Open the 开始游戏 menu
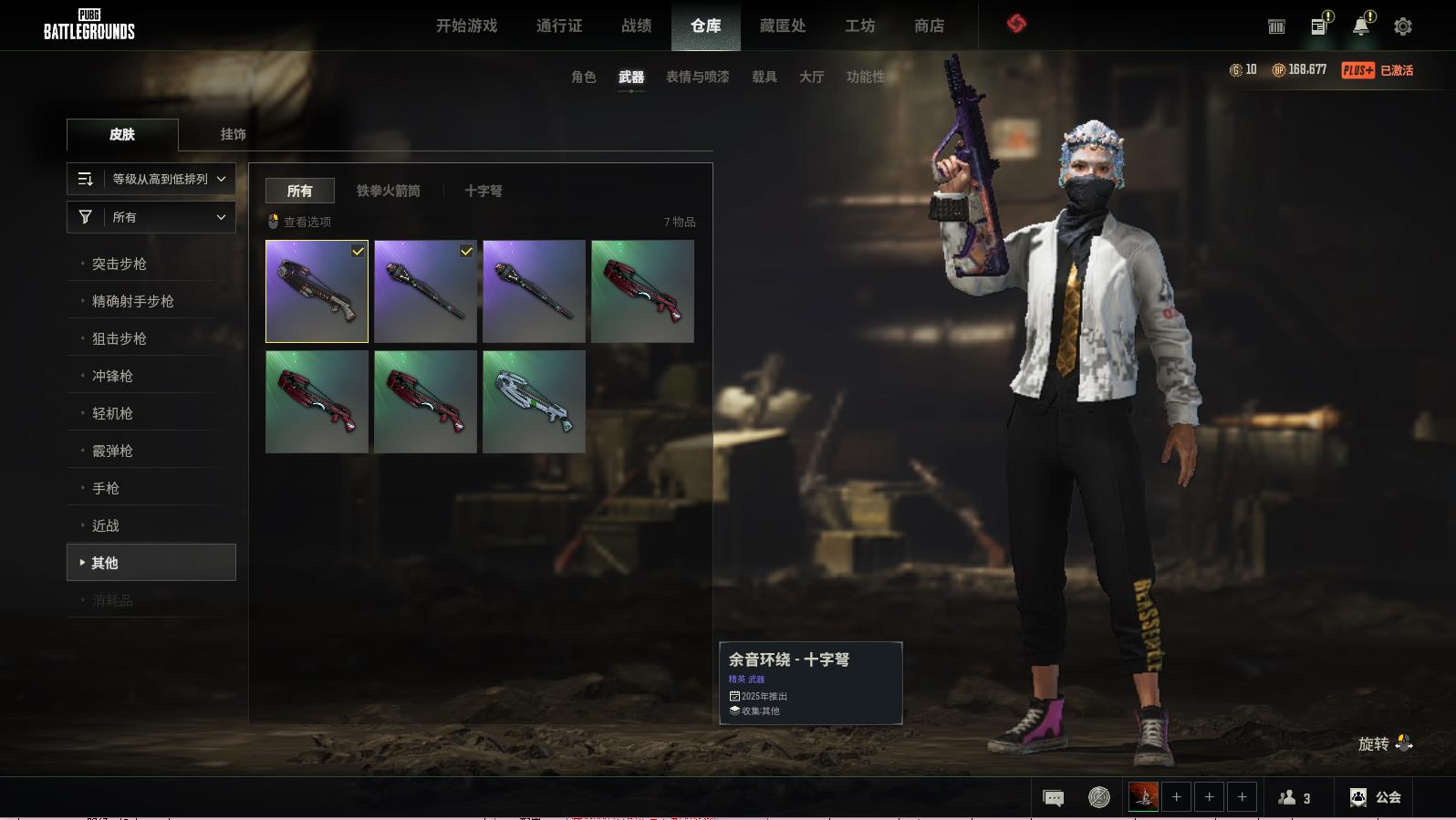 tap(466, 26)
